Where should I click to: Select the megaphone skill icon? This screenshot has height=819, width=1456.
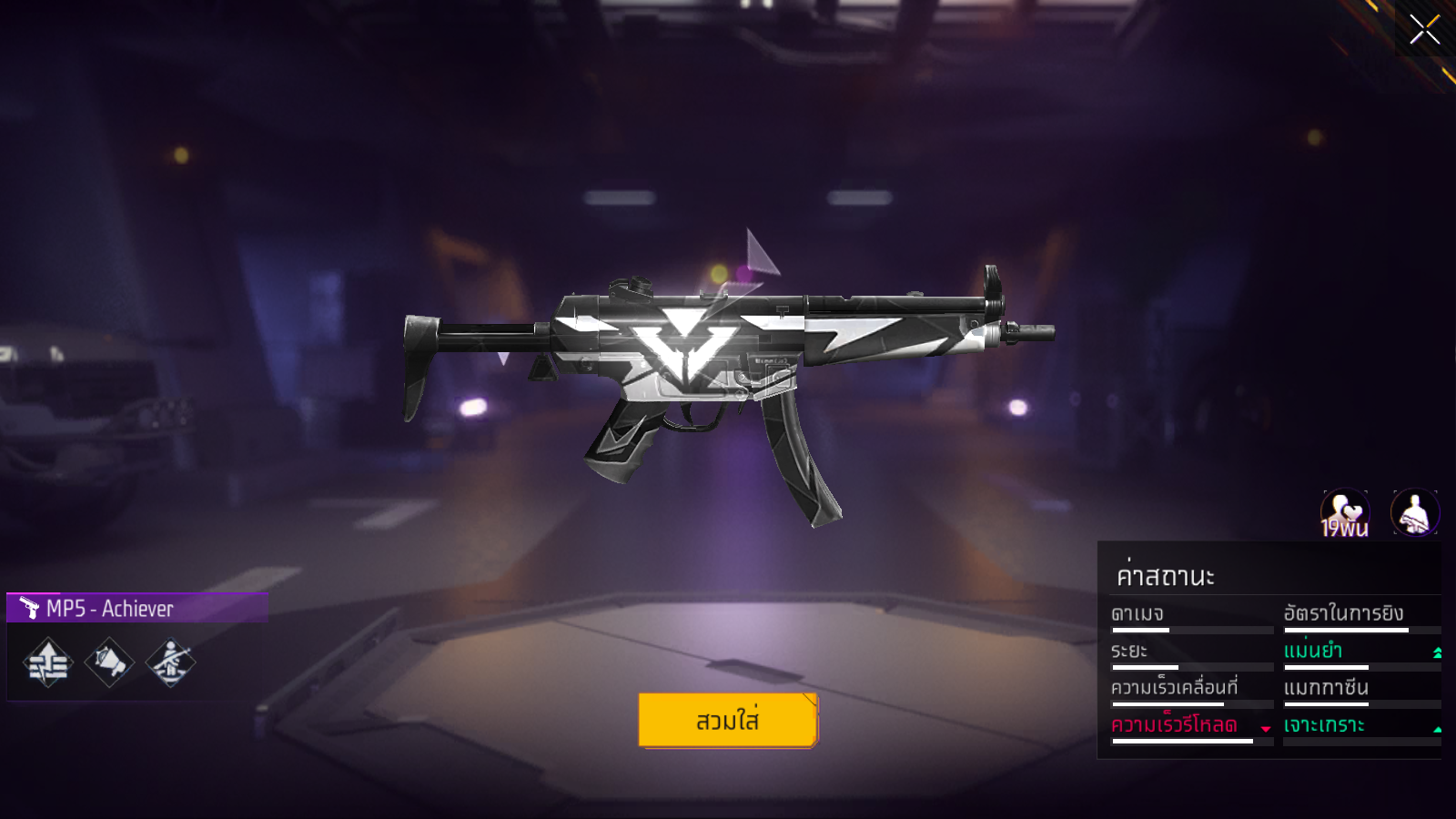109,662
